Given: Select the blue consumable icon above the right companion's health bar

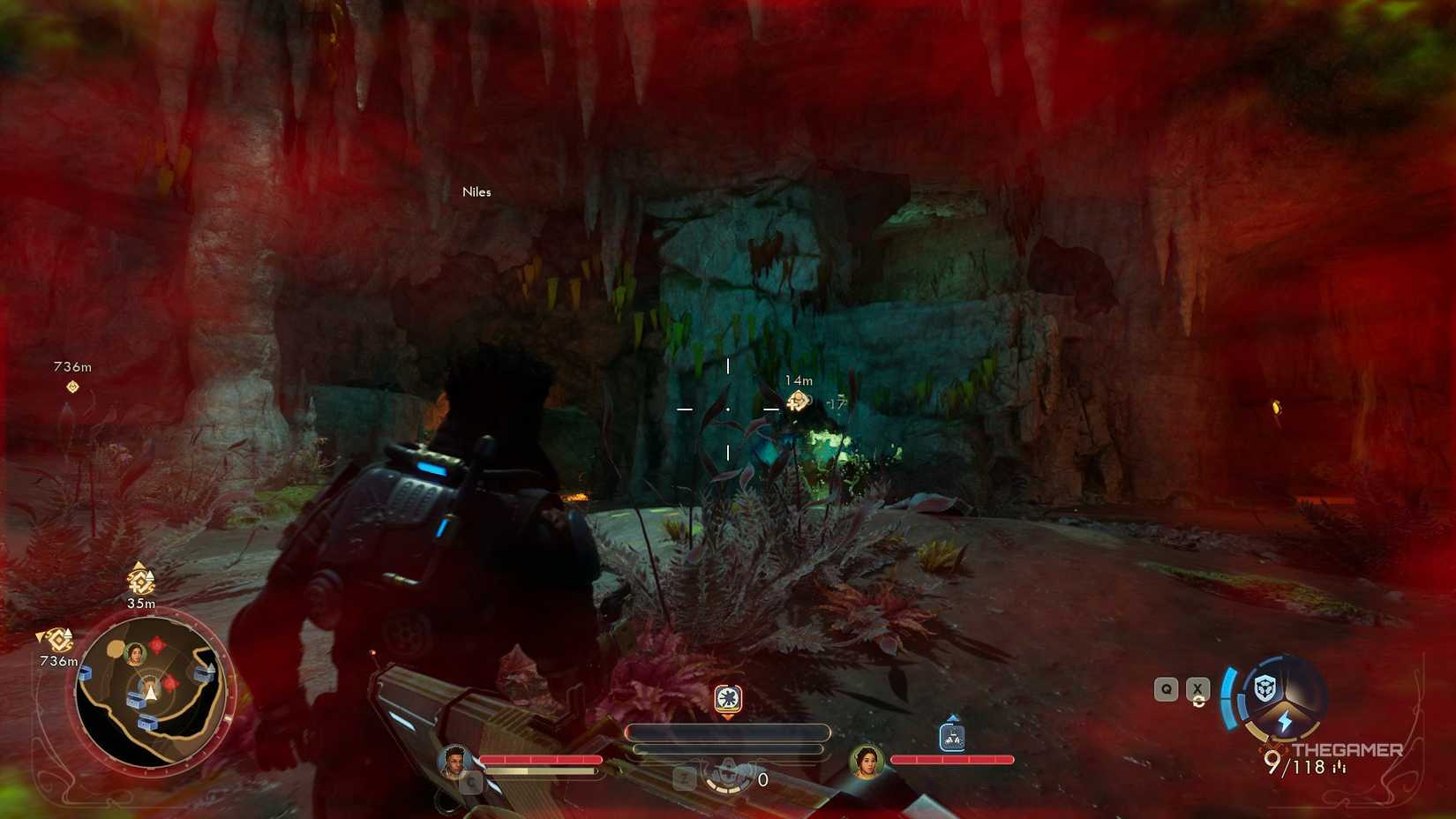Looking at the screenshot, I should (x=954, y=736).
